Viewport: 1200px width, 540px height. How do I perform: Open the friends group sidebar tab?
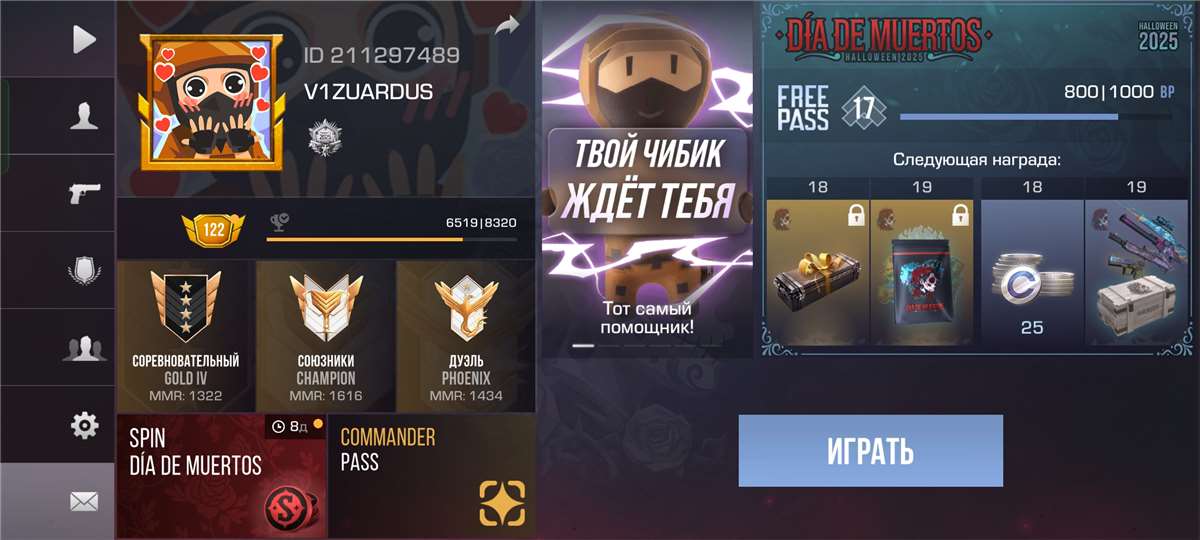84,348
